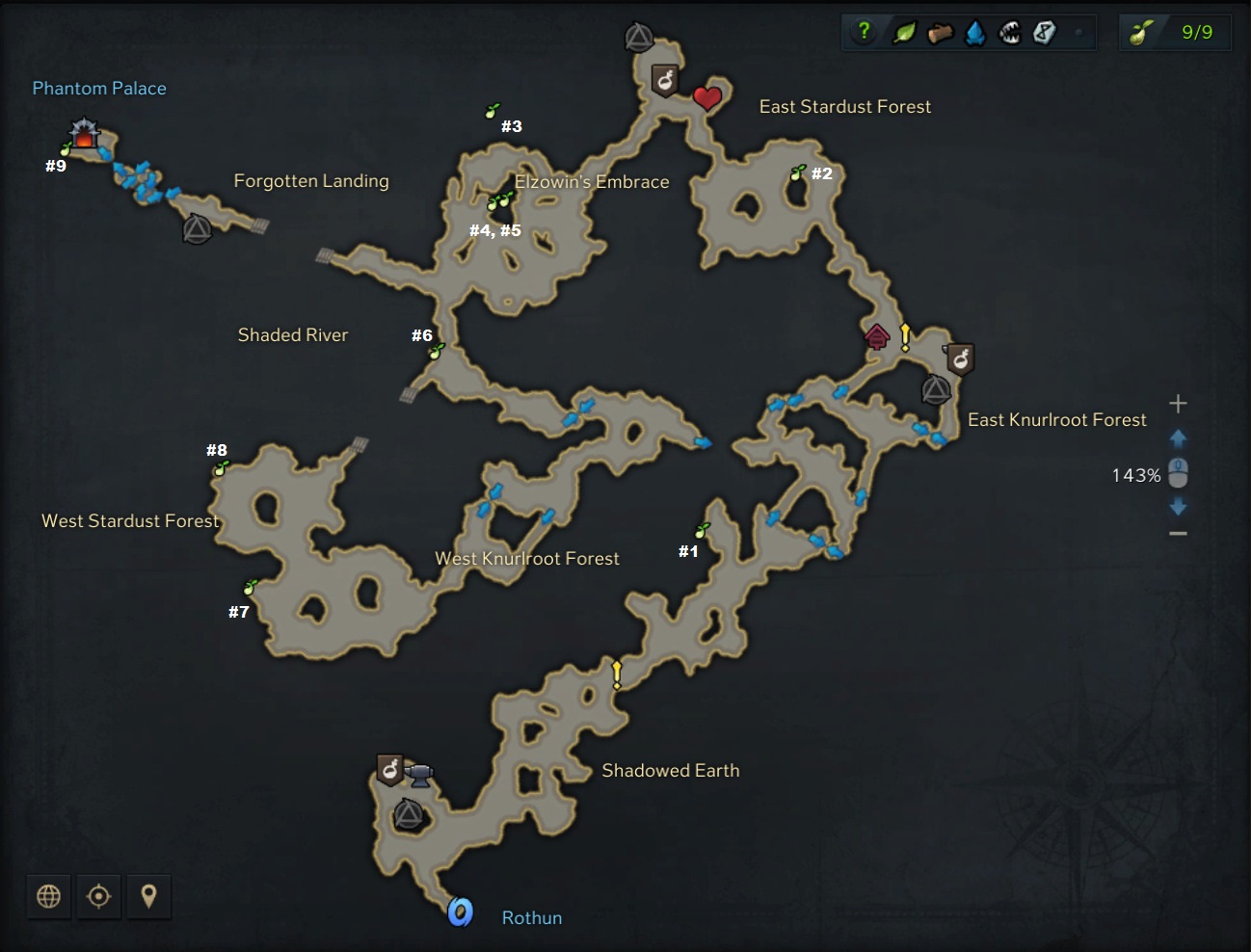Image resolution: width=1251 pixels, height=952 pixels.
Task: Toggle the green leaf foraging filter
Action: point(904,33)
